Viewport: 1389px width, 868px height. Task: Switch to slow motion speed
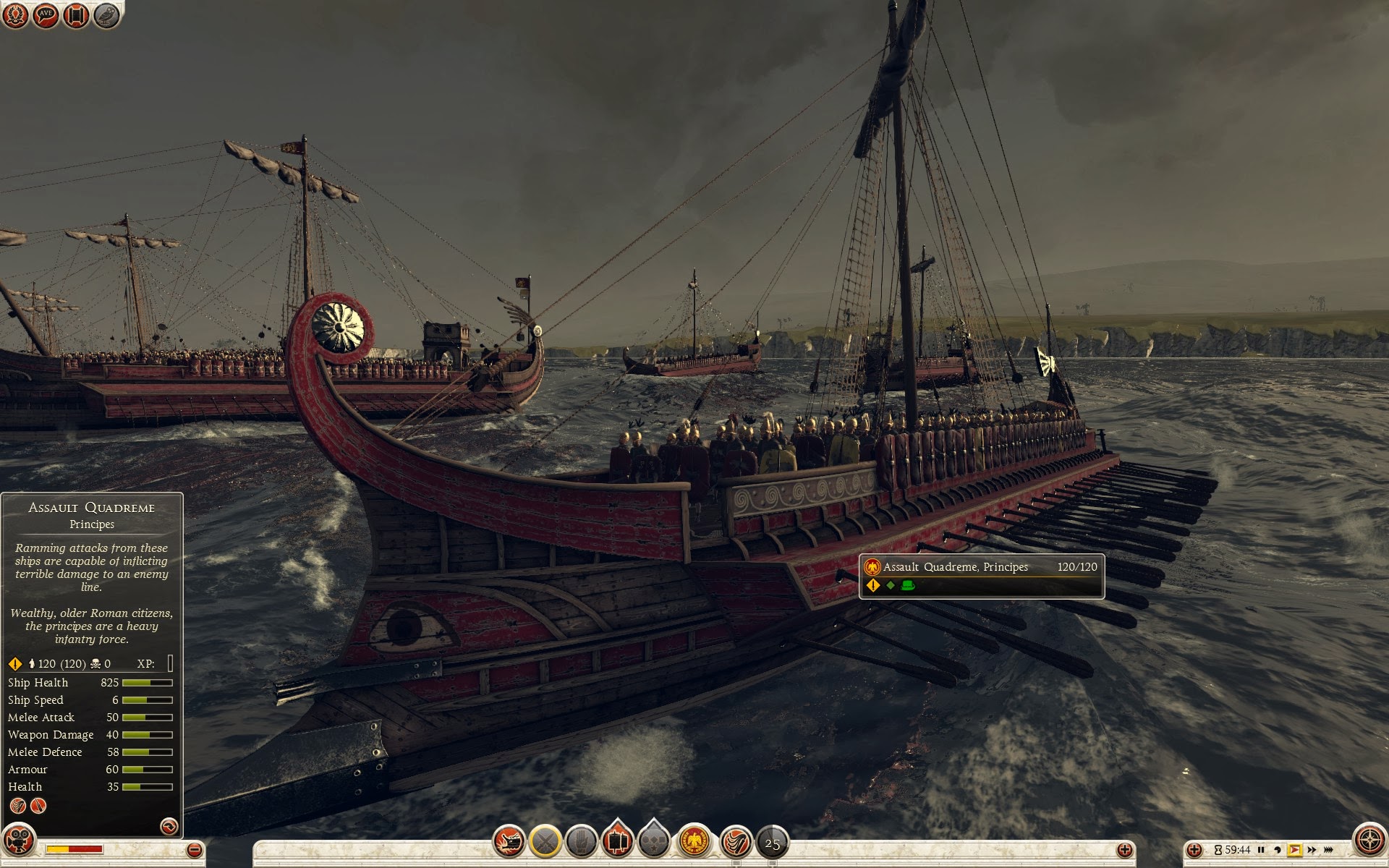(x=1278, y=850)
